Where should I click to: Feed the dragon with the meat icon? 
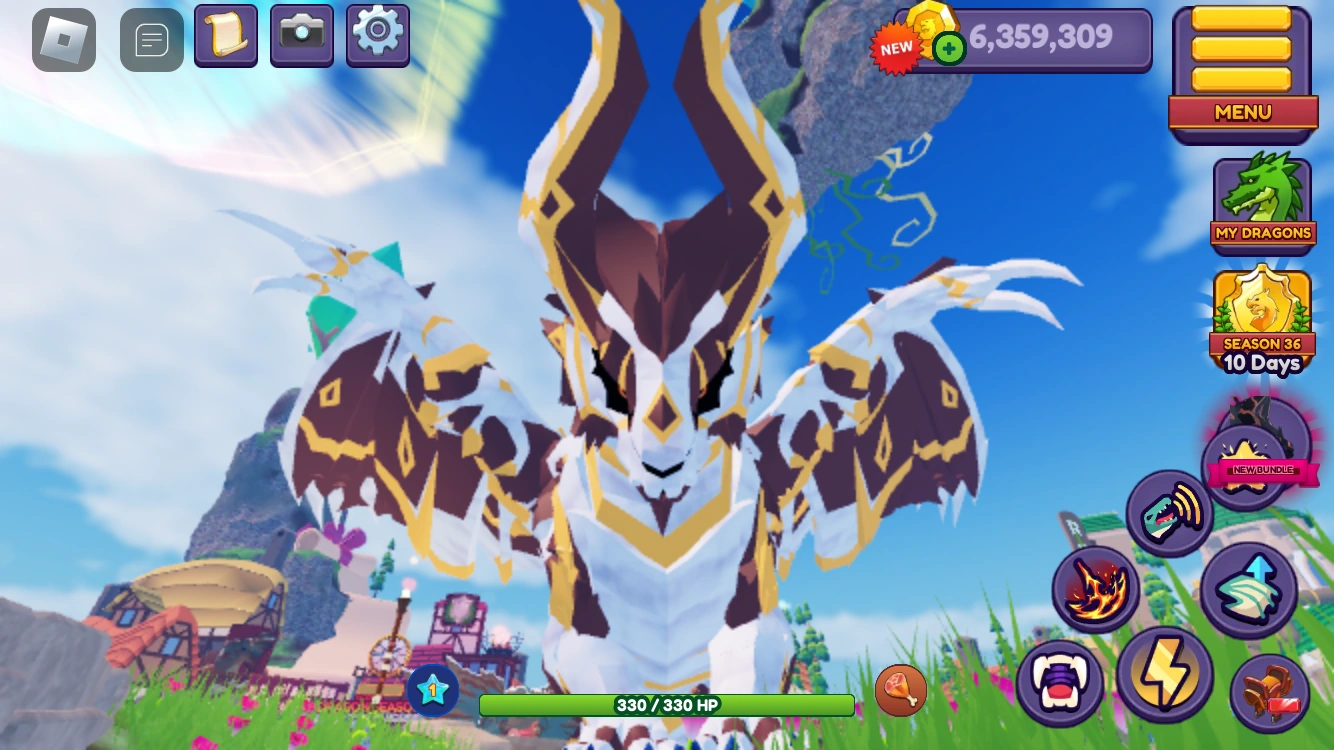(x=900, y=689)
